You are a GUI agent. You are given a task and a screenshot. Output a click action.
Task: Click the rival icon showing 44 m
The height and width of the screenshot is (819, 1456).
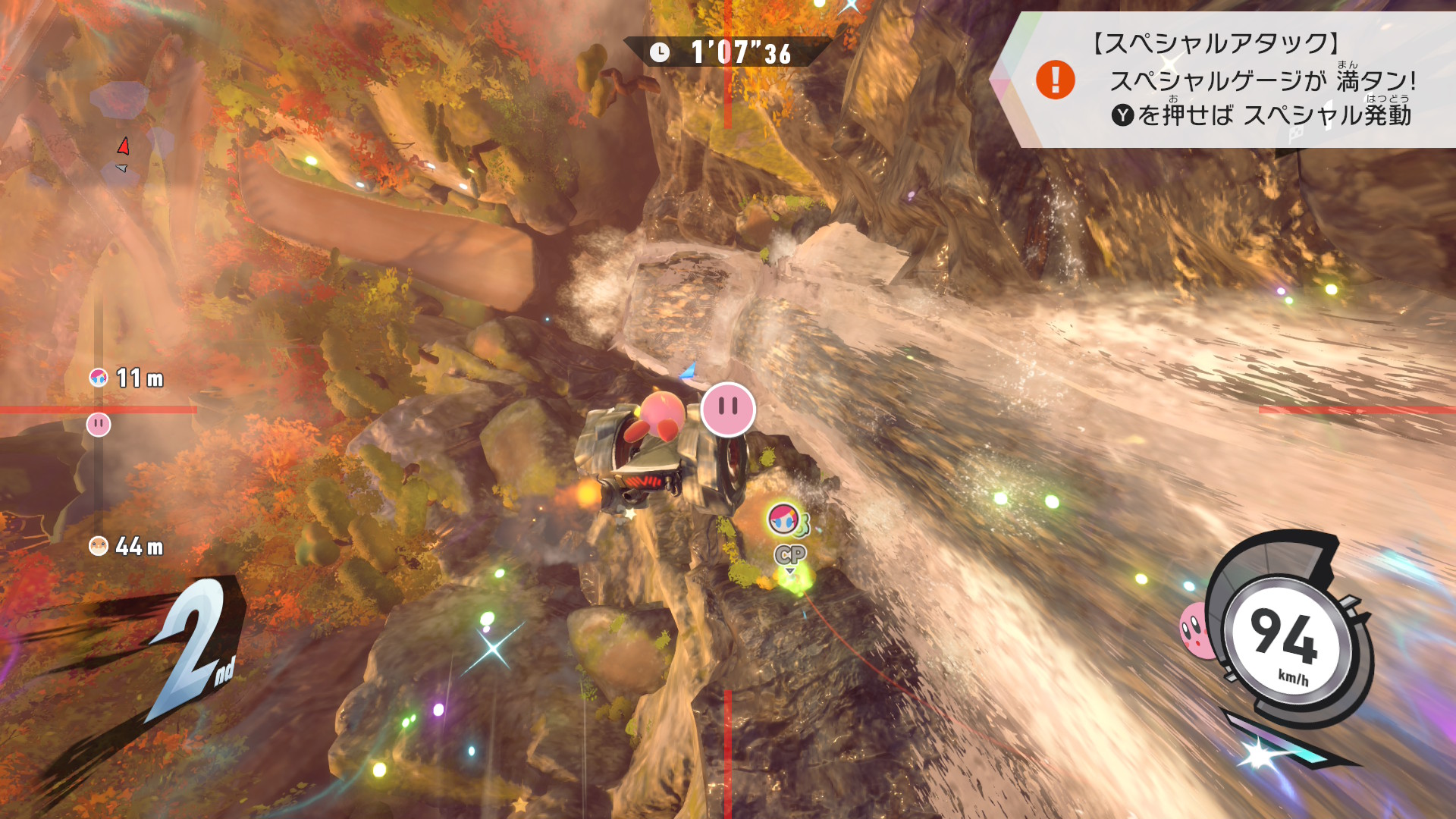coord(99,546)
